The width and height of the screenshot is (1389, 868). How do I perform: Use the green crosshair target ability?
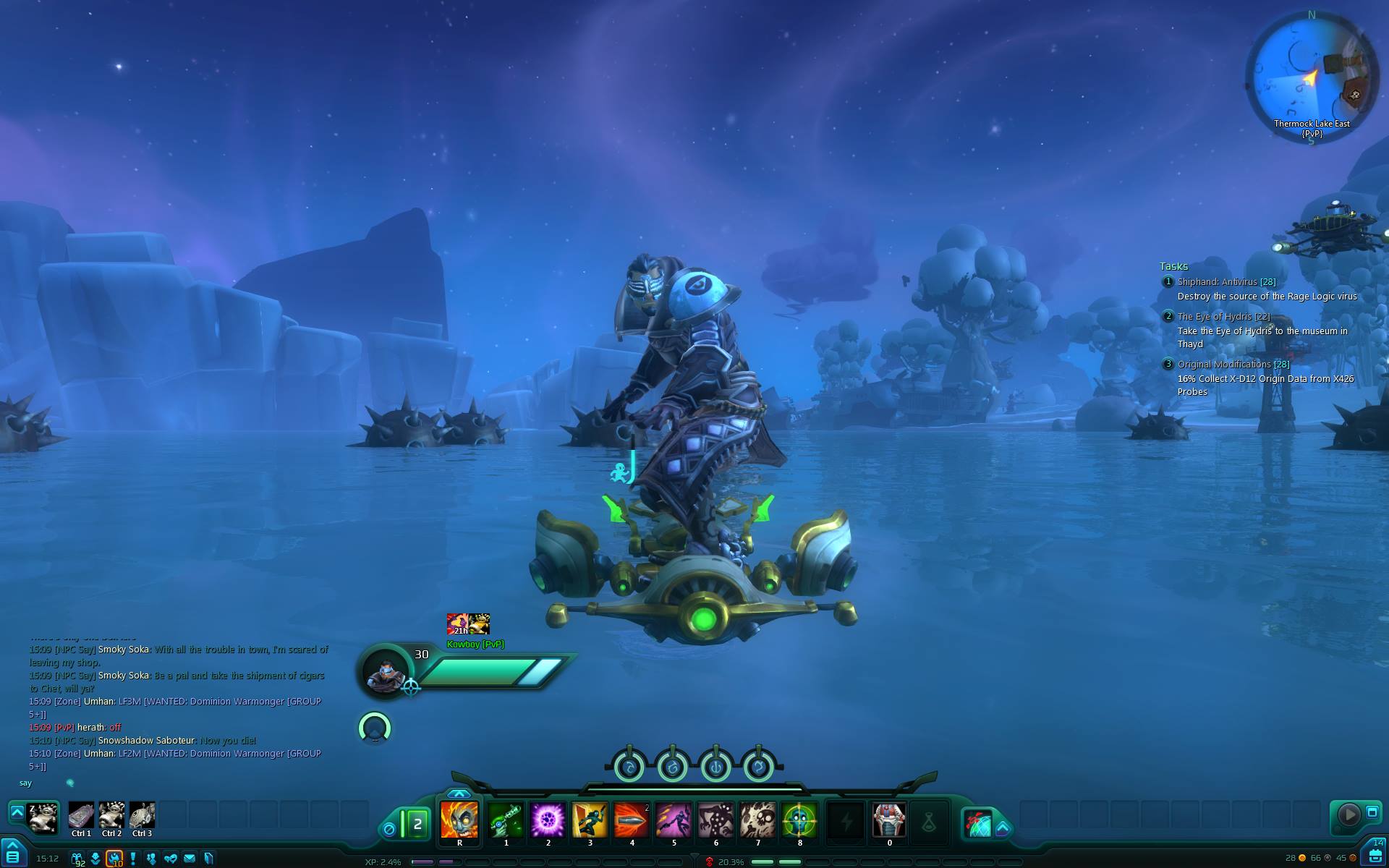click(799, 820)
